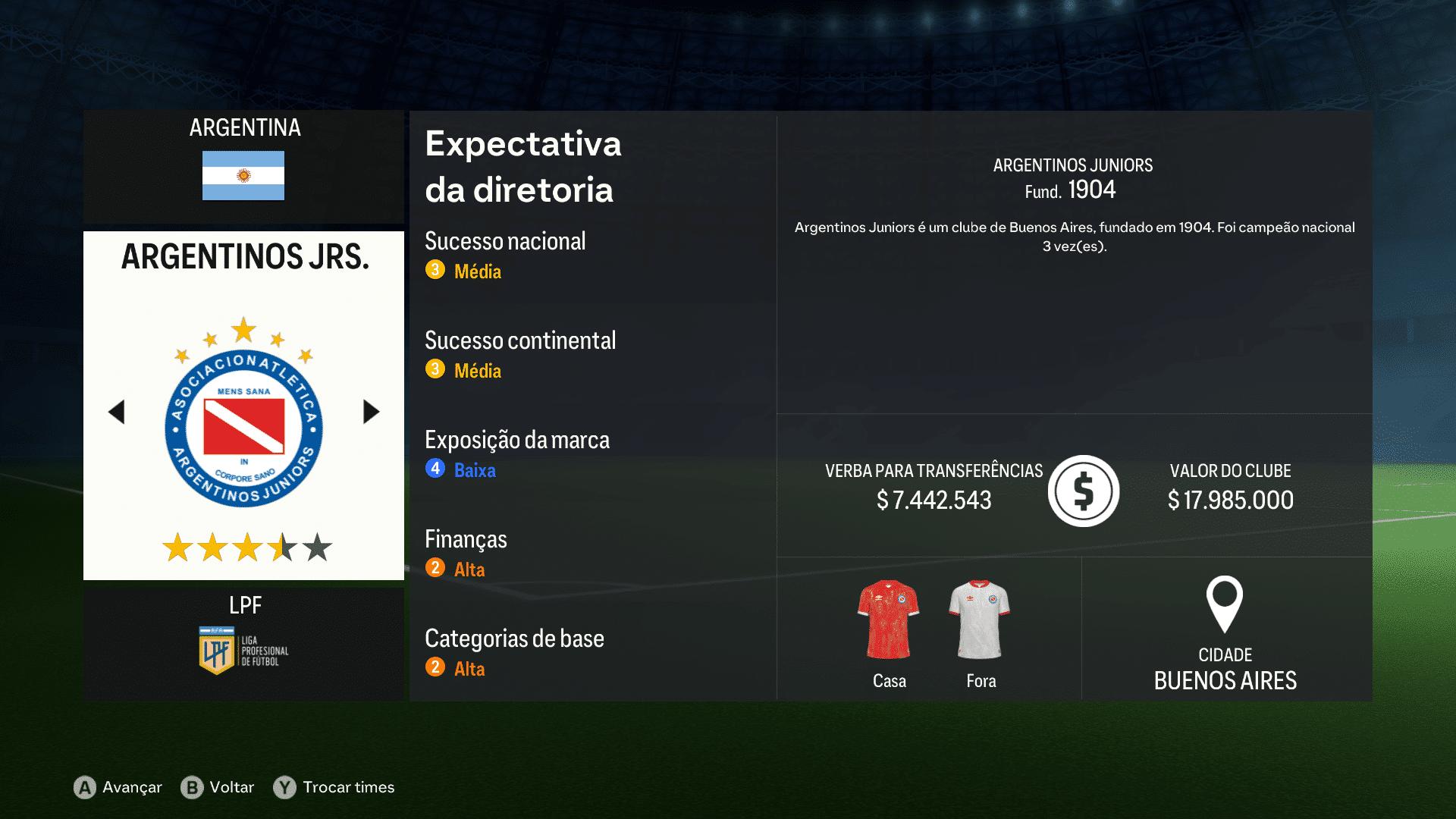Open previous team with left arrow
Image resolution: width=1456 pixels, height=819 pixels.
pos(117,412)
